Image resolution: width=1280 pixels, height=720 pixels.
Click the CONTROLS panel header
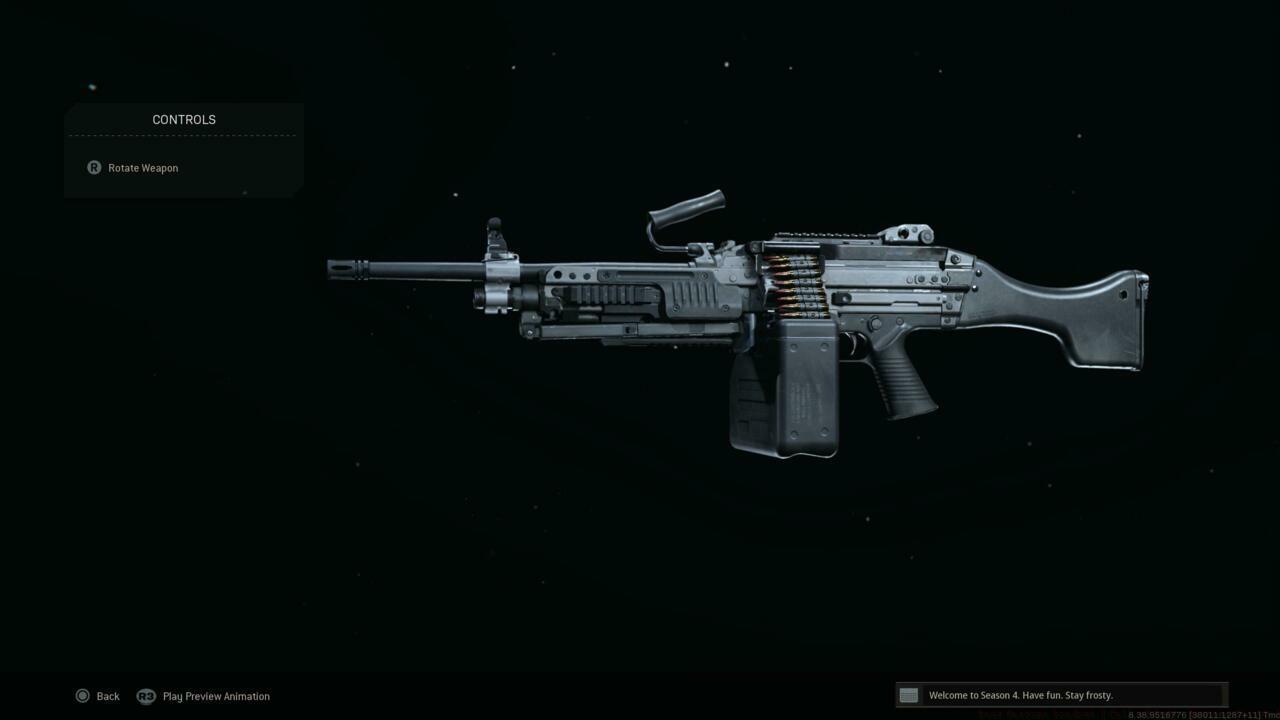coord(184,119)
